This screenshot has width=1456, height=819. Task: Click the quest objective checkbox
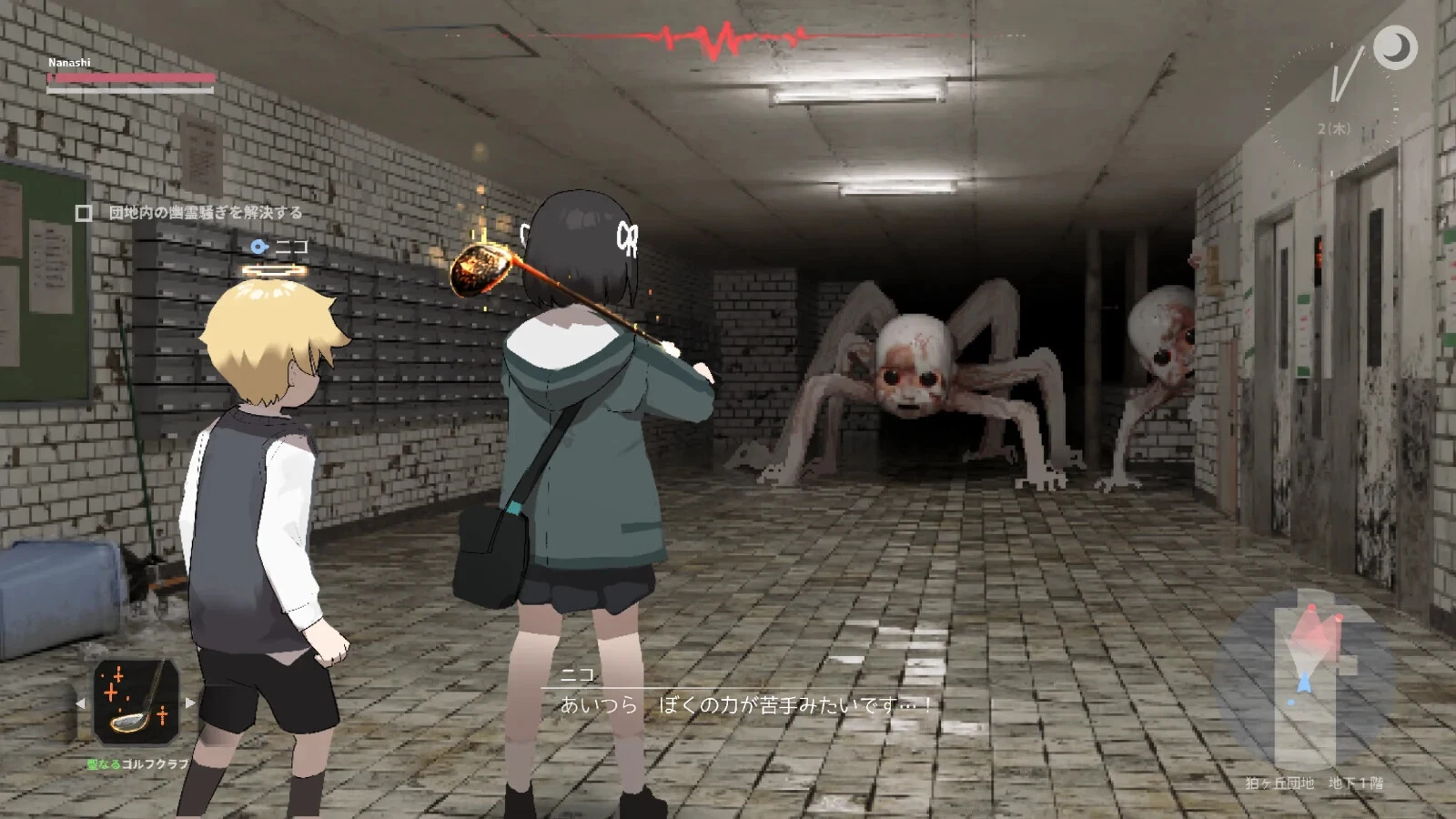point(84,213)
